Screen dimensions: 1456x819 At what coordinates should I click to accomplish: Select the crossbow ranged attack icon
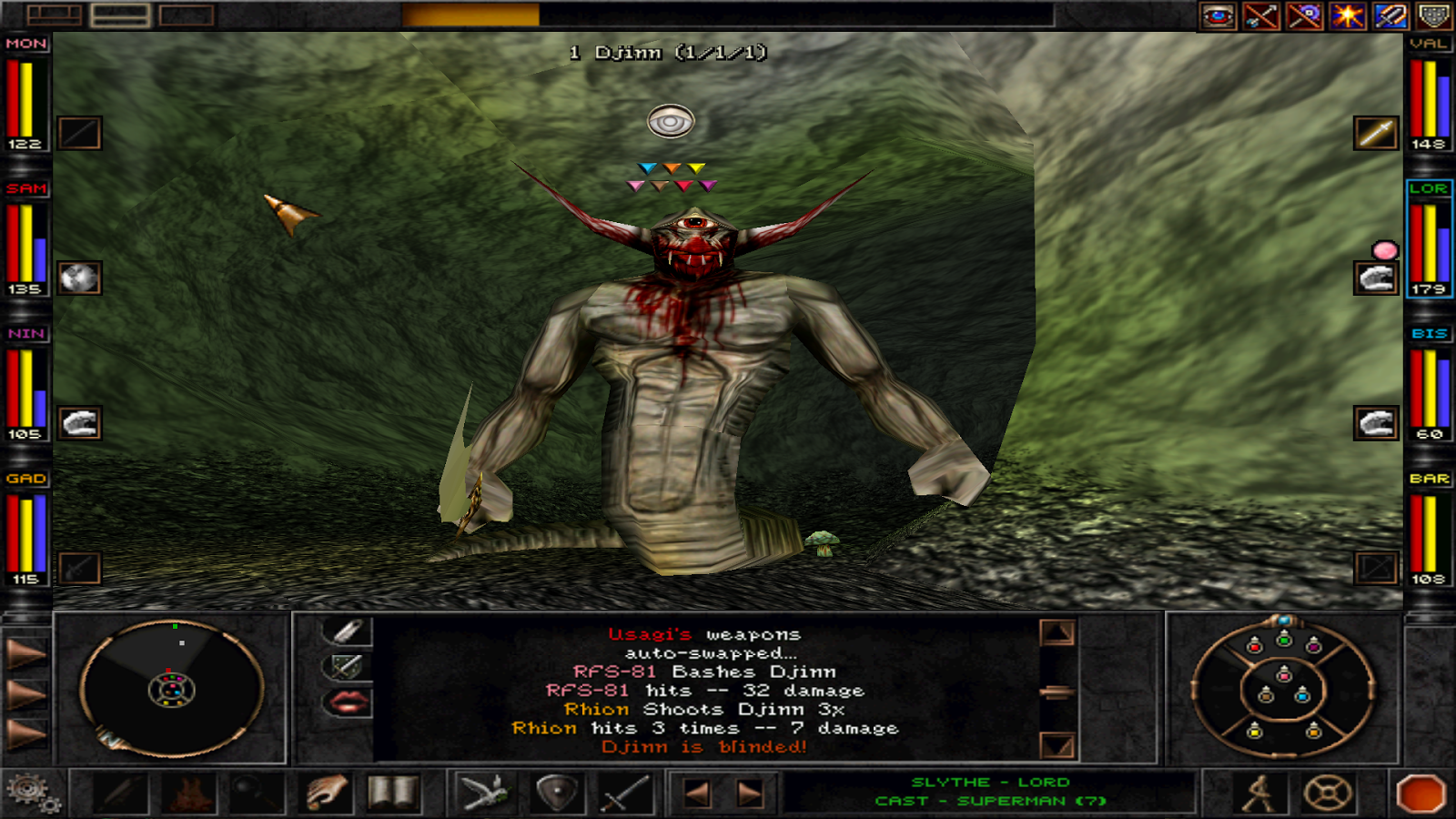pos(486,792)
